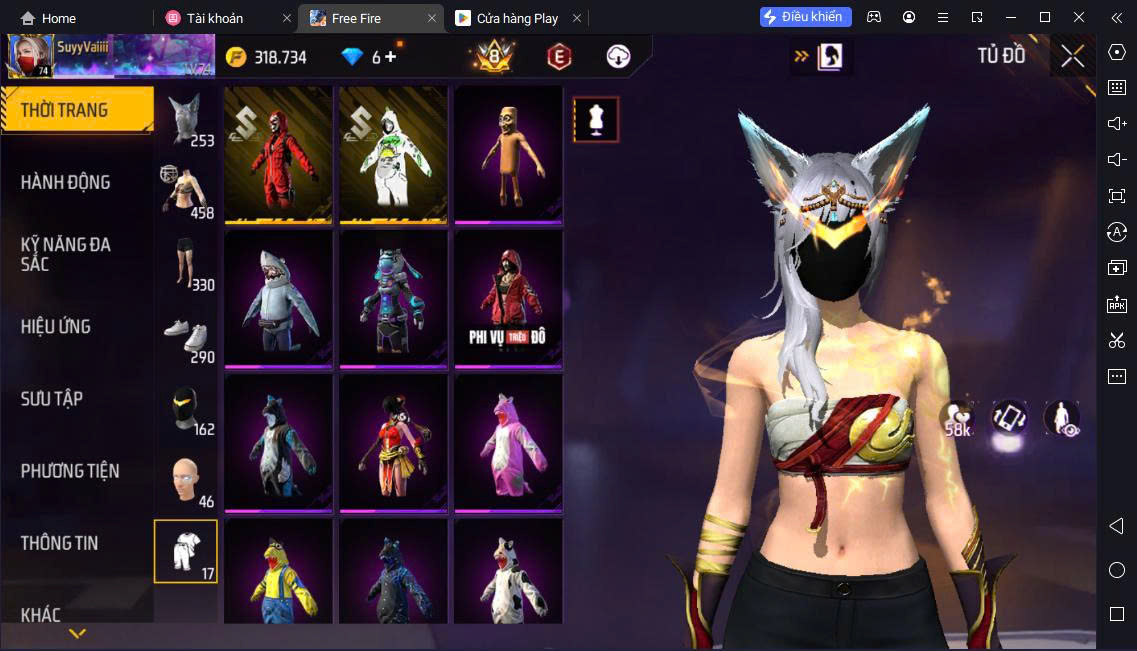Equip the white hoodie outfit
This screenshot has width=1137, height=651.
[393, 153]
